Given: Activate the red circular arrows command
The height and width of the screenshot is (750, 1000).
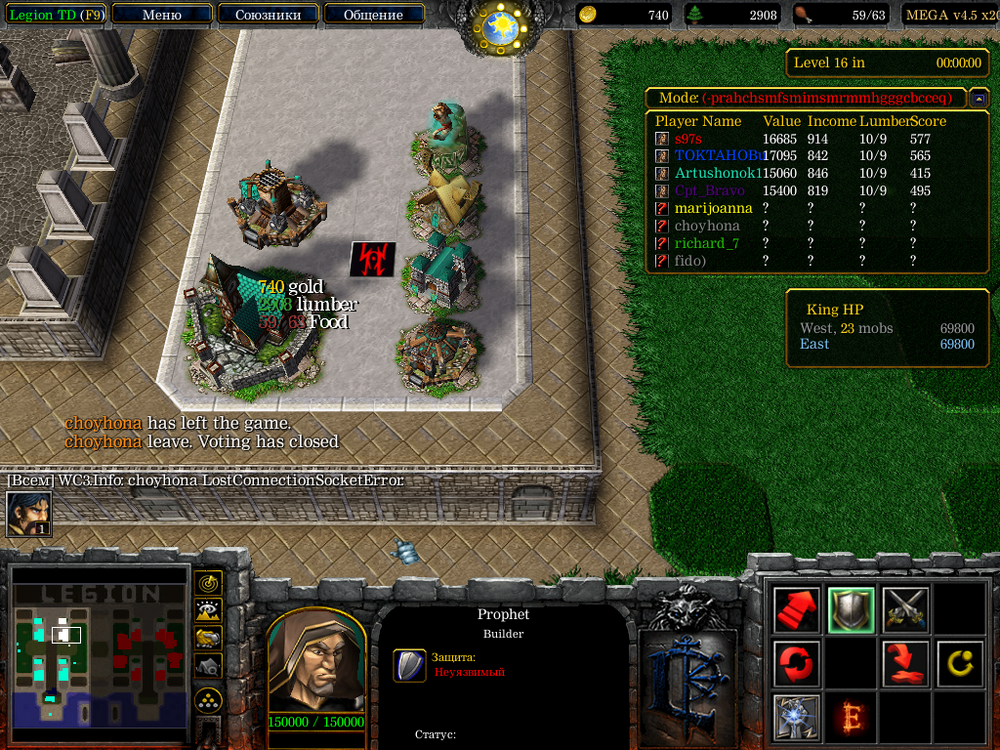Looking at the screenshot, I should pyautogui.click(x=797, y=663).
